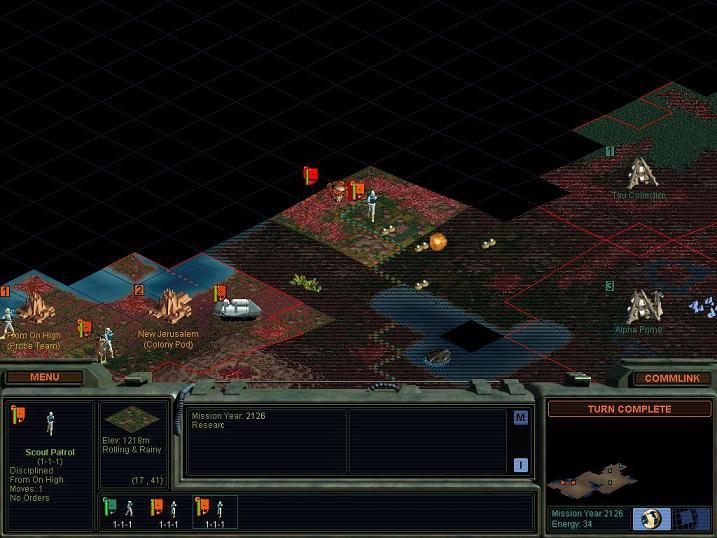This screenshot has height=538, width=717.
Task: Click the TURN COMPLETE button
Action: pos(629,409)
